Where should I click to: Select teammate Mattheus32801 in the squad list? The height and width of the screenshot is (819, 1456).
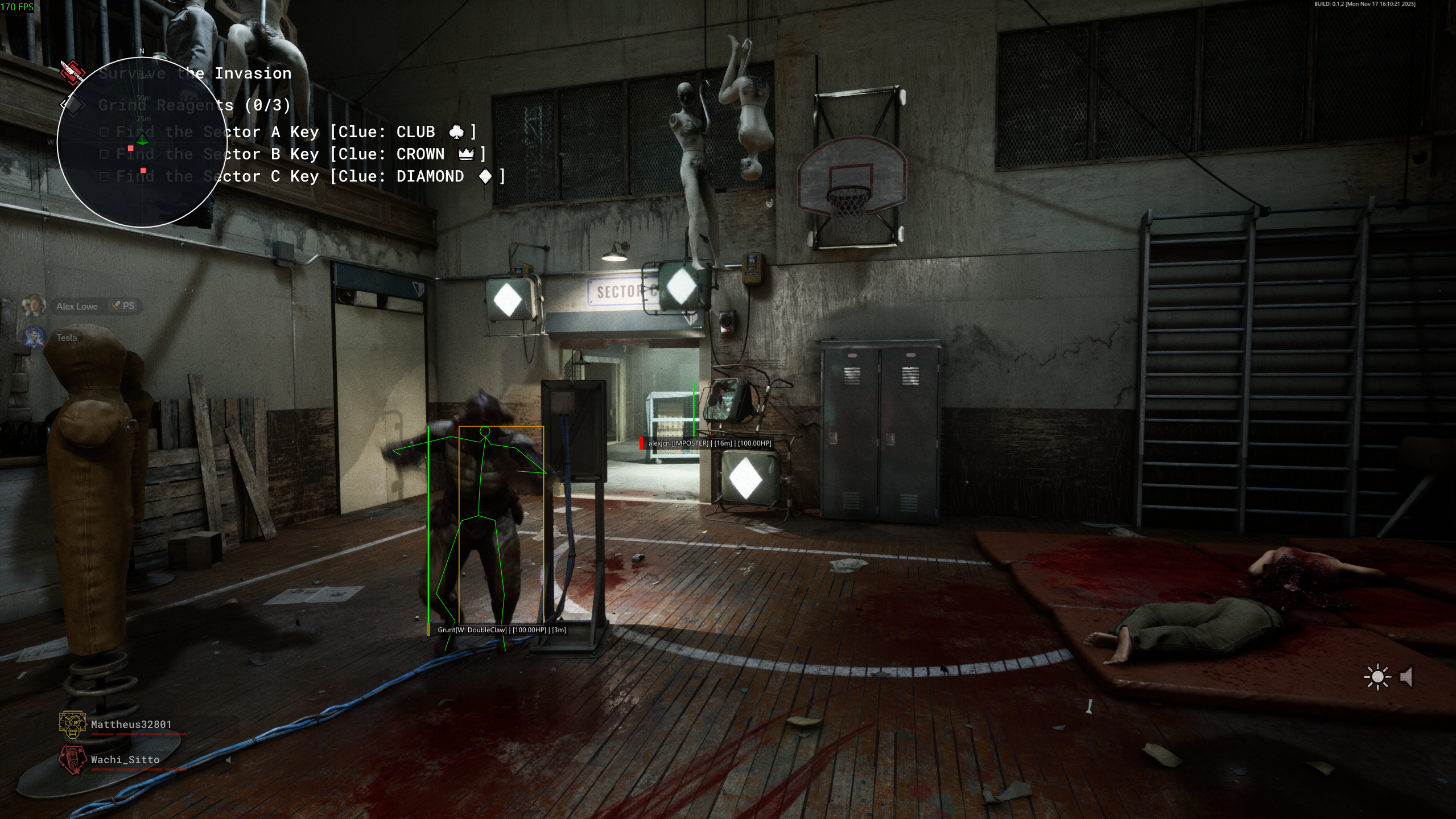tap(131, 725)
